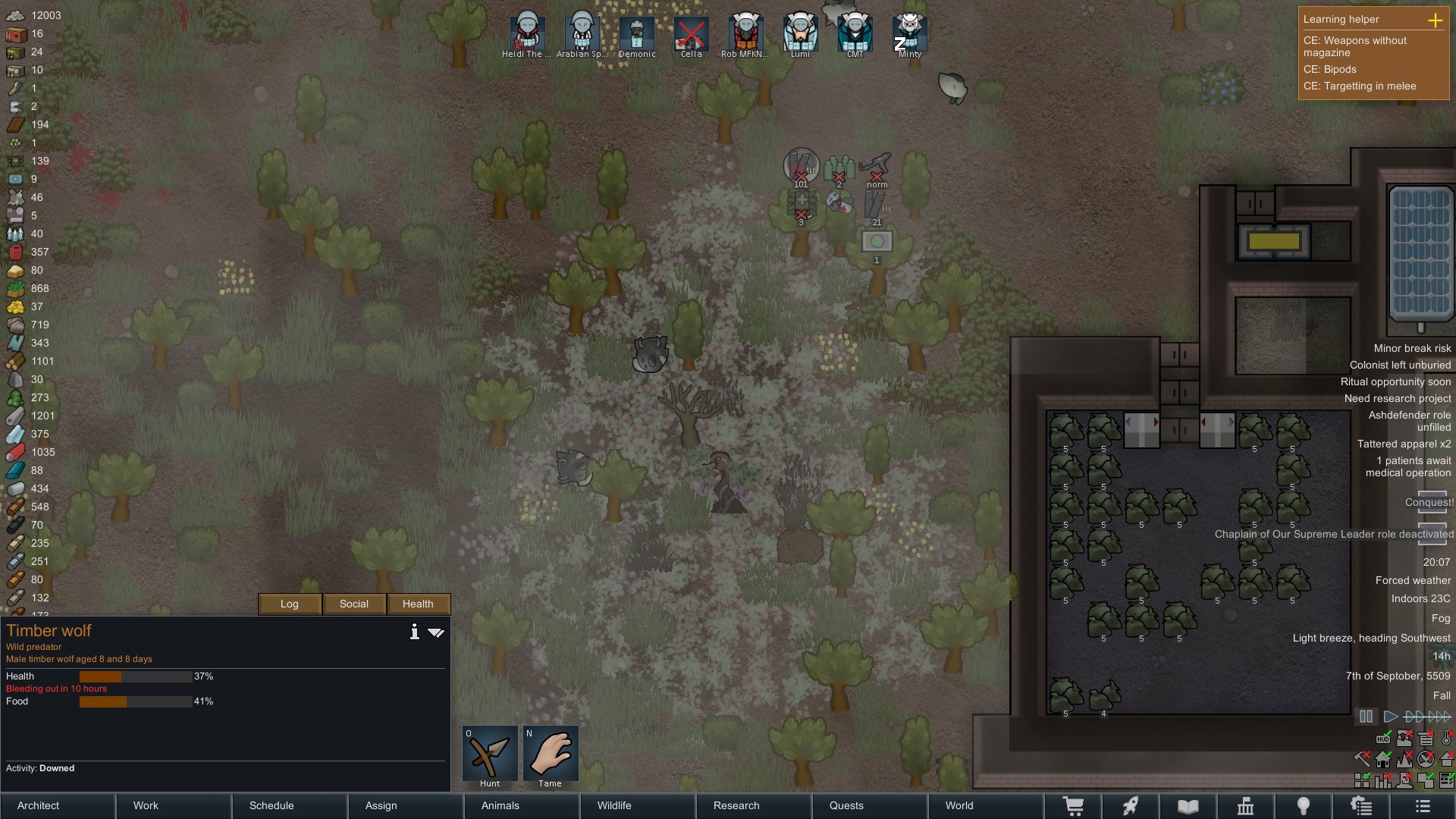1456x819 pixels.
Task: Open the Schedule tab
Action: coord(290,805)
